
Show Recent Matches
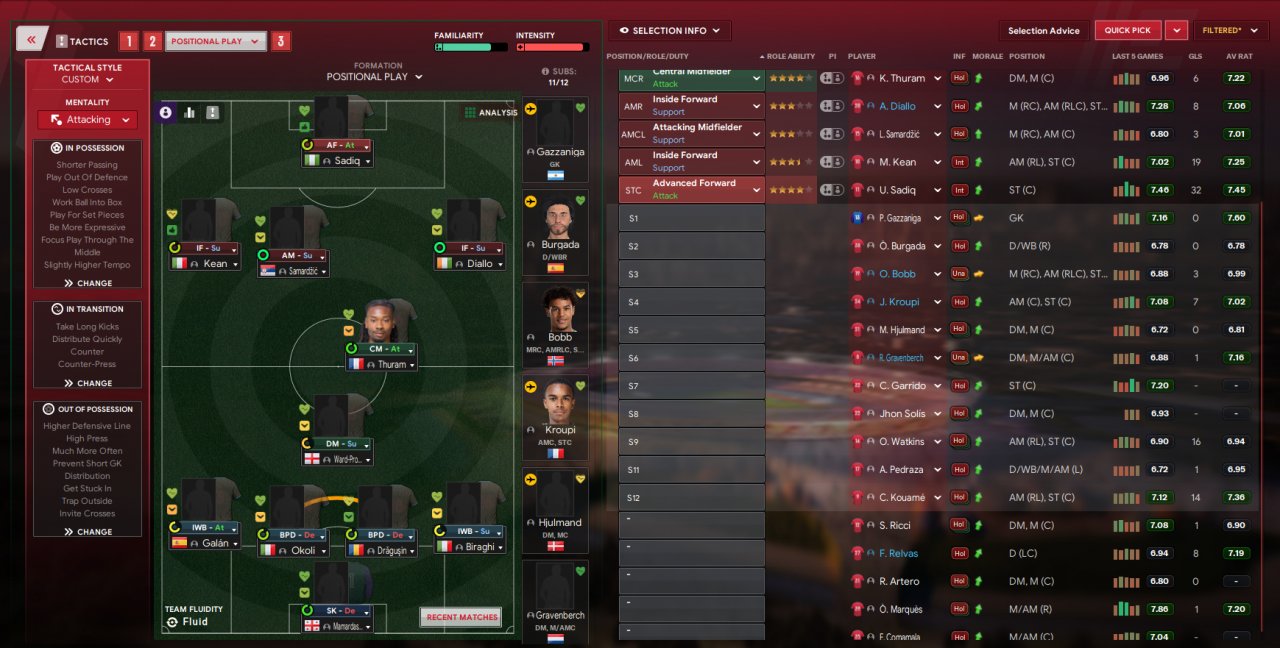[461, 617]
